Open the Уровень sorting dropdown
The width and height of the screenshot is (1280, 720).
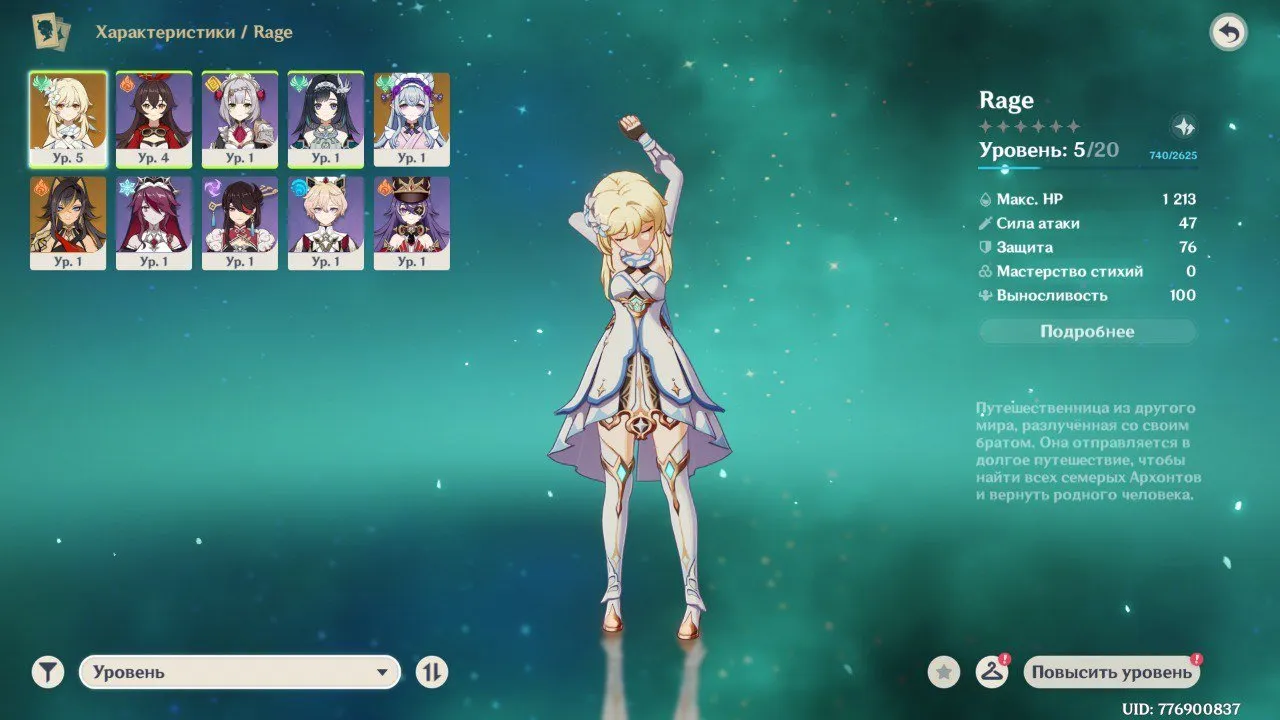point(240,672)
